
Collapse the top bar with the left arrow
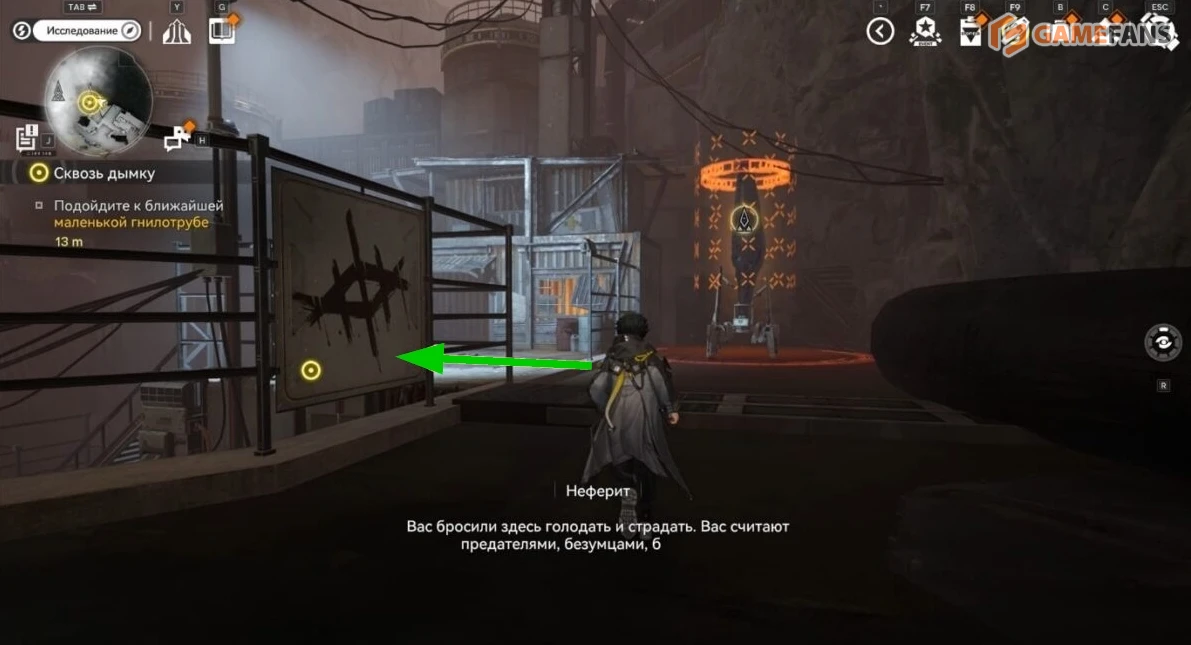click(880, 32)
